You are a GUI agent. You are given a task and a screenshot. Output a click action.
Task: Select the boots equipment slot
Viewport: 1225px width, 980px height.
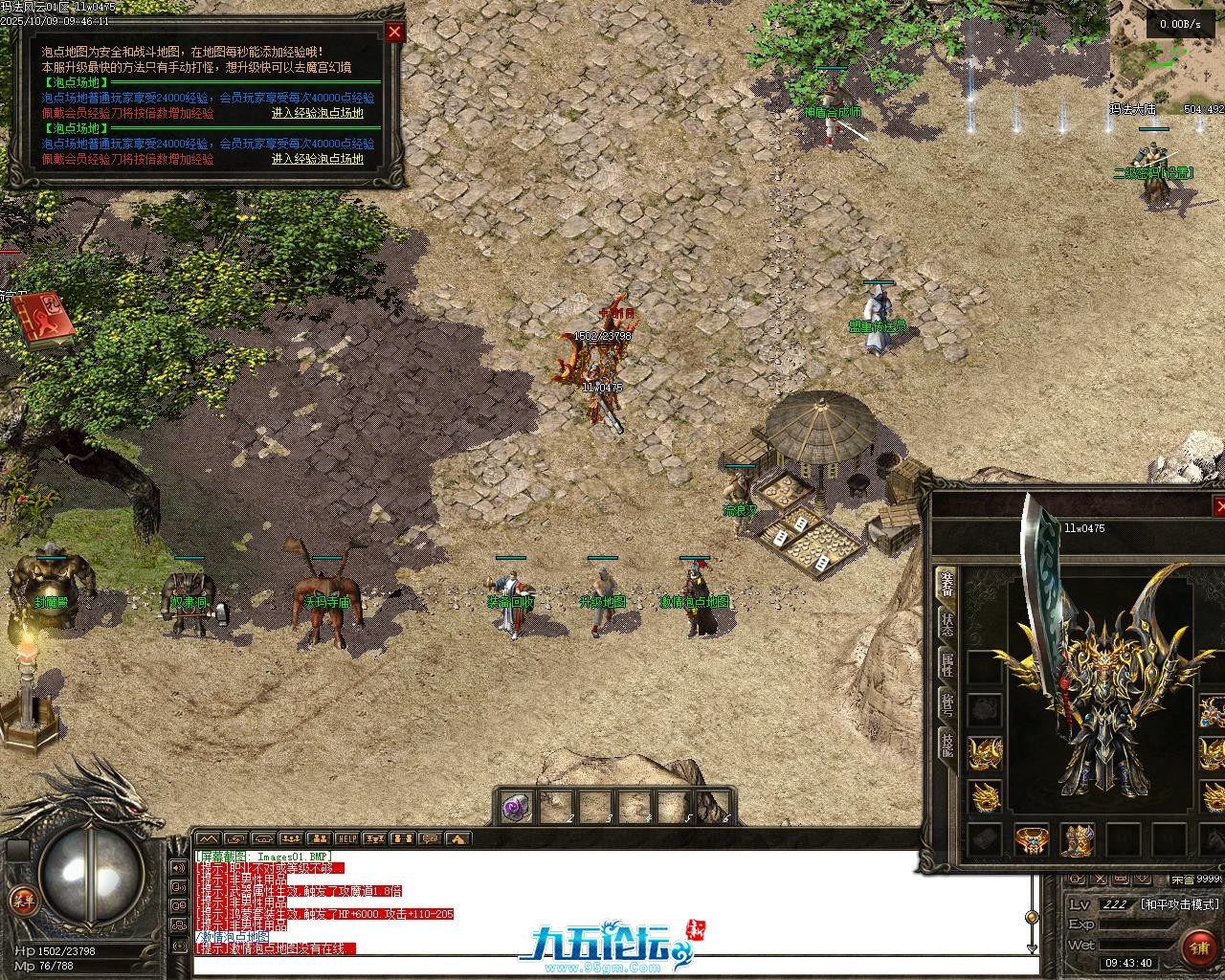click(1079, 839)
